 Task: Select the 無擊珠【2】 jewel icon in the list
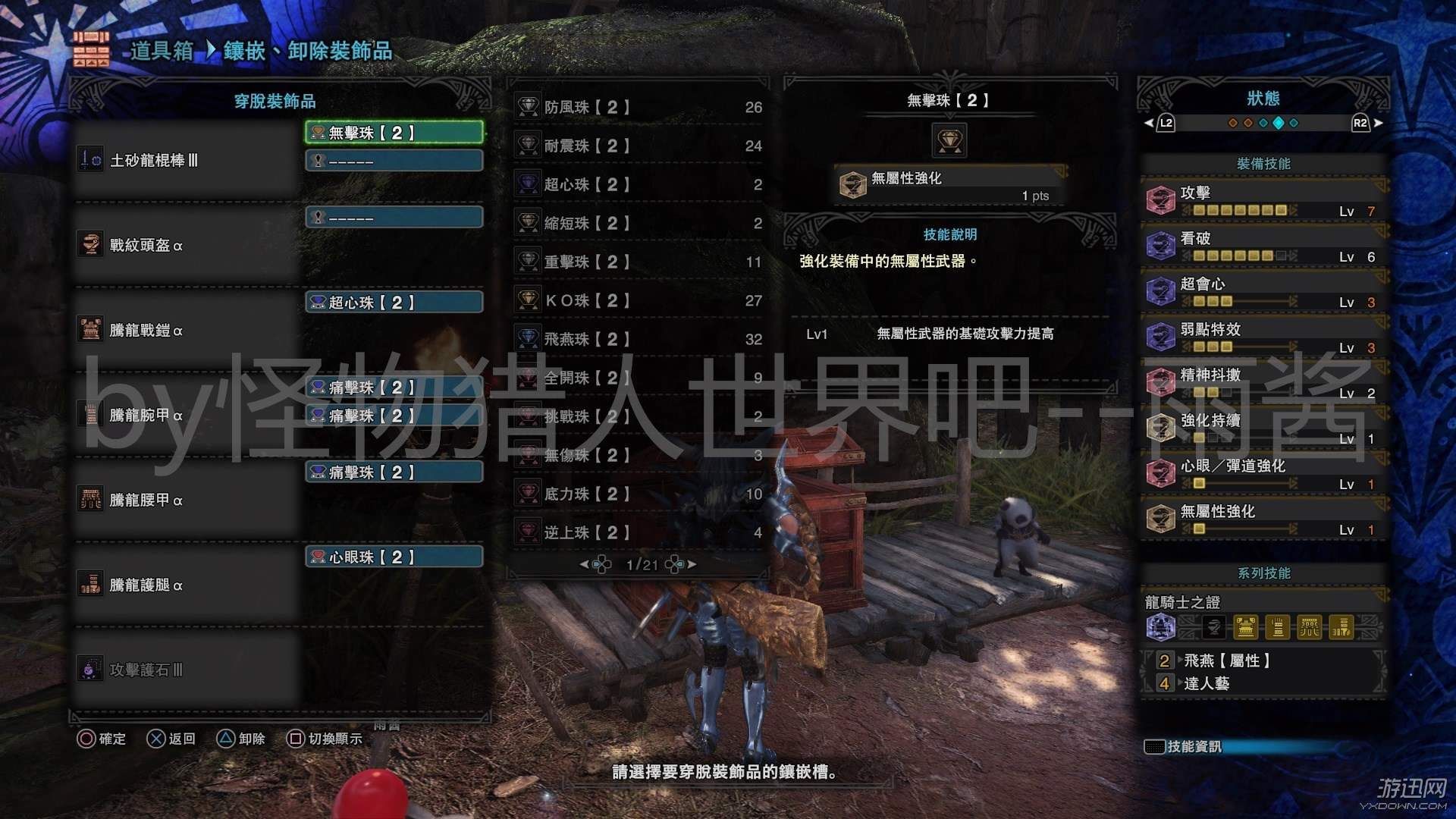(319, 132)
